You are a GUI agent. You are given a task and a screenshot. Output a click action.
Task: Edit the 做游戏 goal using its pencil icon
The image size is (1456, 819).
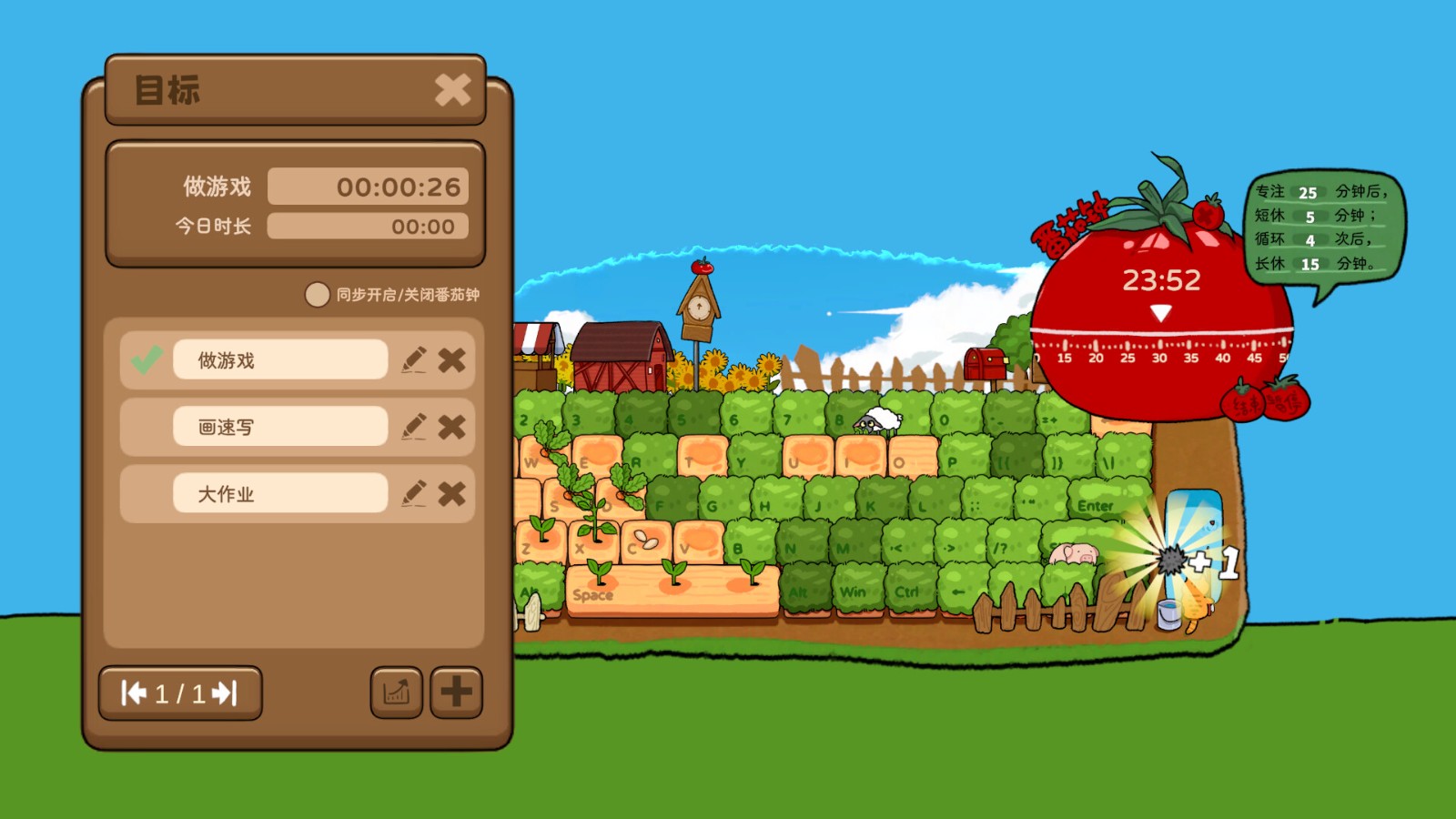[415, 359]
